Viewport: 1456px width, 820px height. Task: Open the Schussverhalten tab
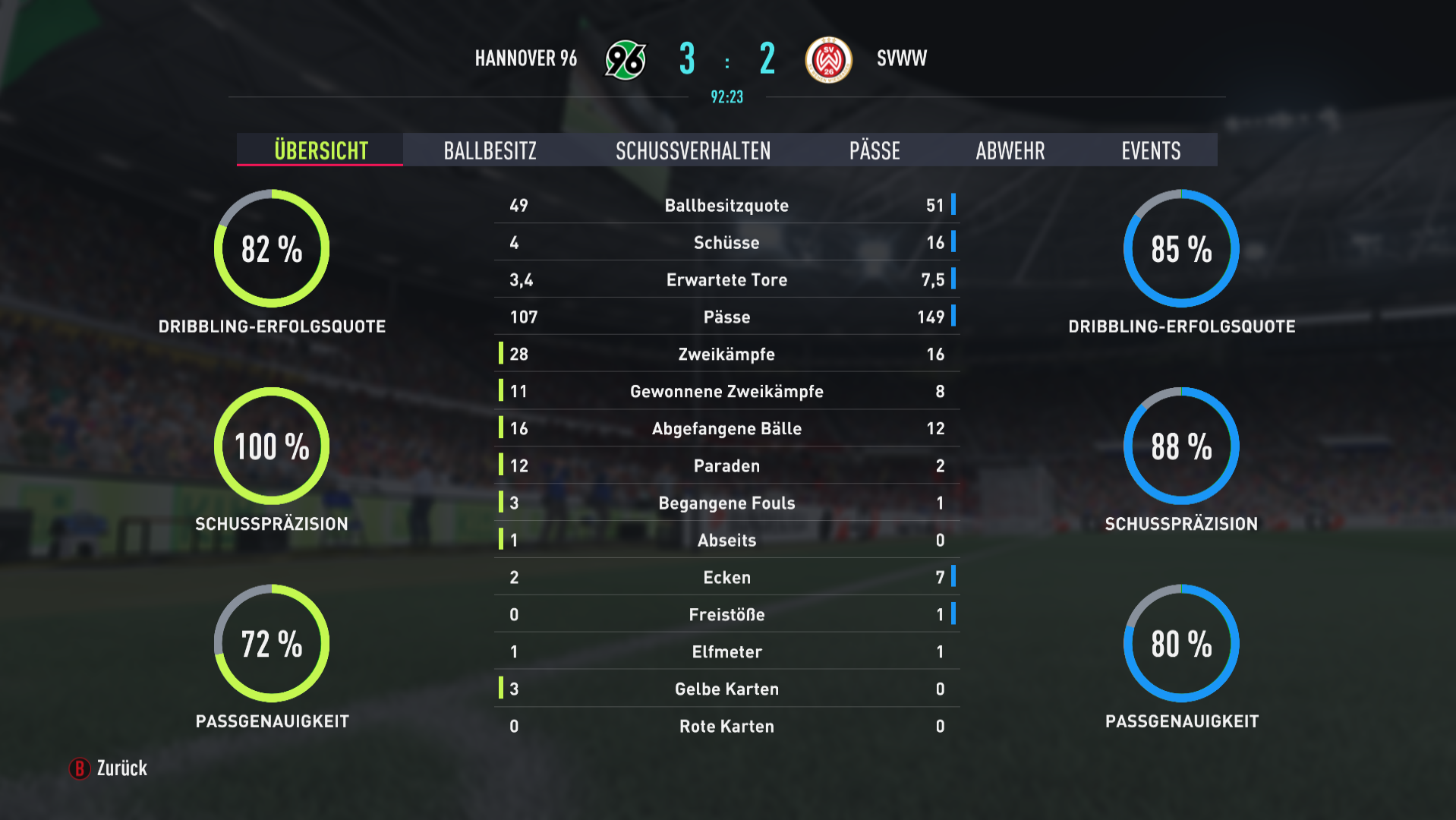tap(692, 150)
